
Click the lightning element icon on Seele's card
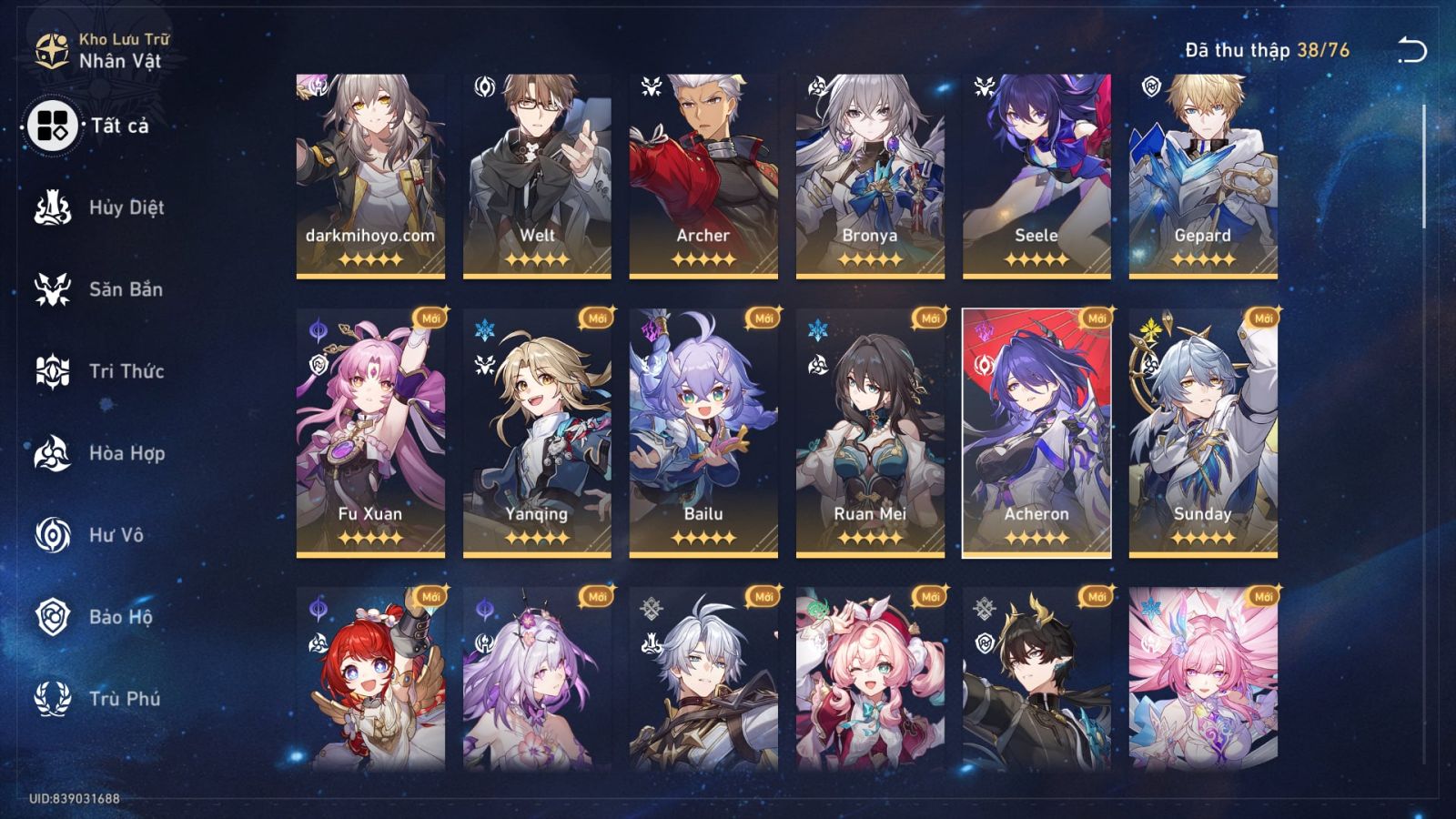click(986, 86)
